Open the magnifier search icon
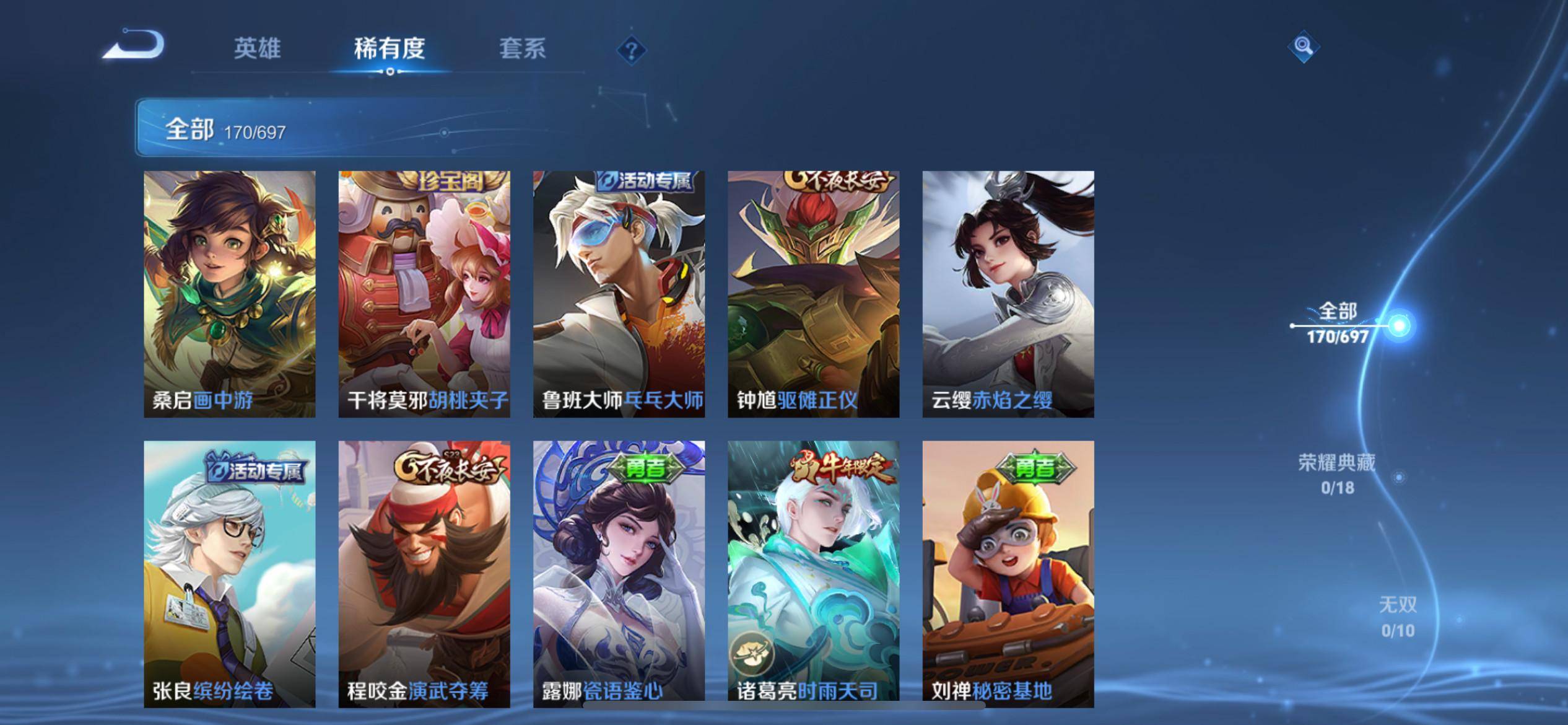This screenshot has height=725, width=1568. coord(1303,47)
